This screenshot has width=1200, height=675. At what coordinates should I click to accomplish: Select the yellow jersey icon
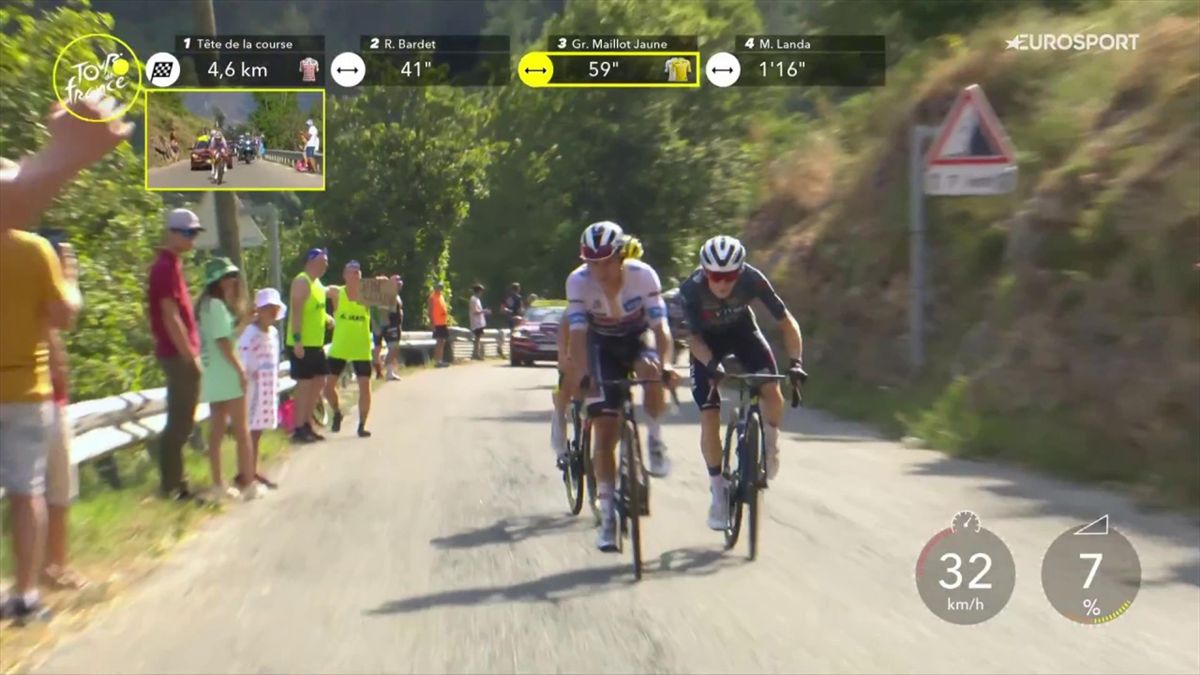click(678, 69)
